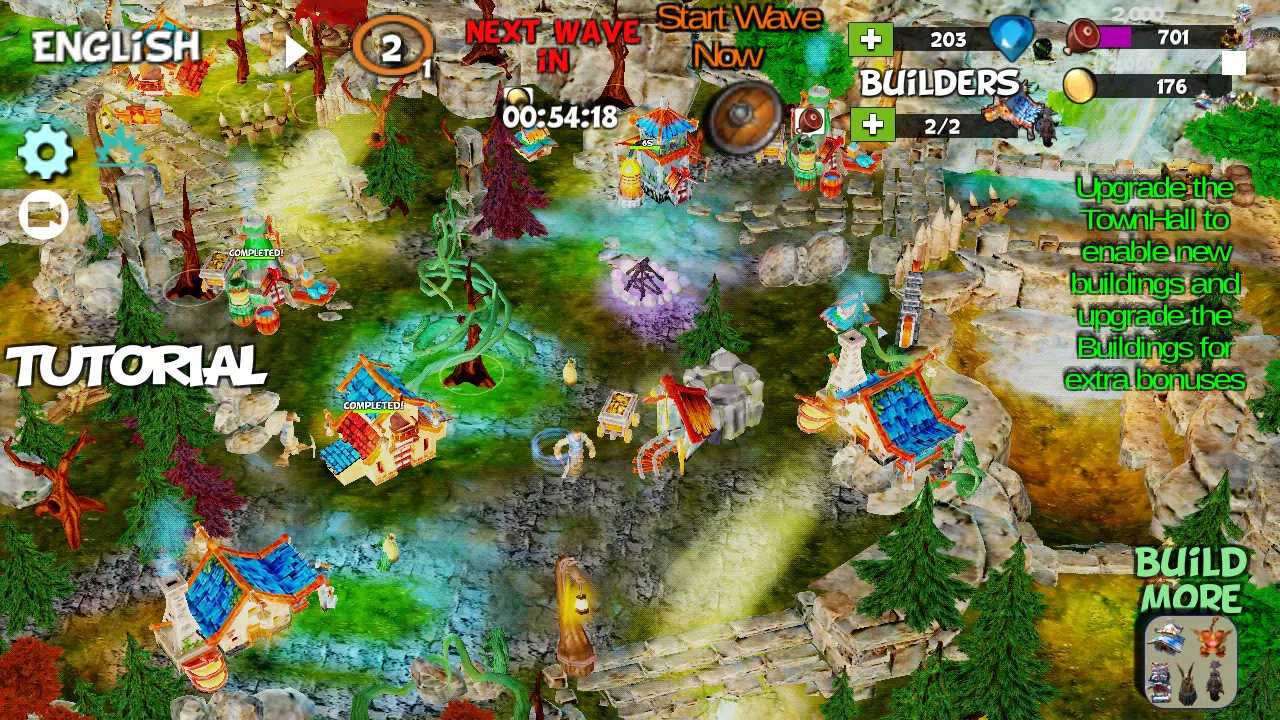Open the ENGLISH language selector
The height and width of the screenshot is (720, 1280).
[113, 44]
